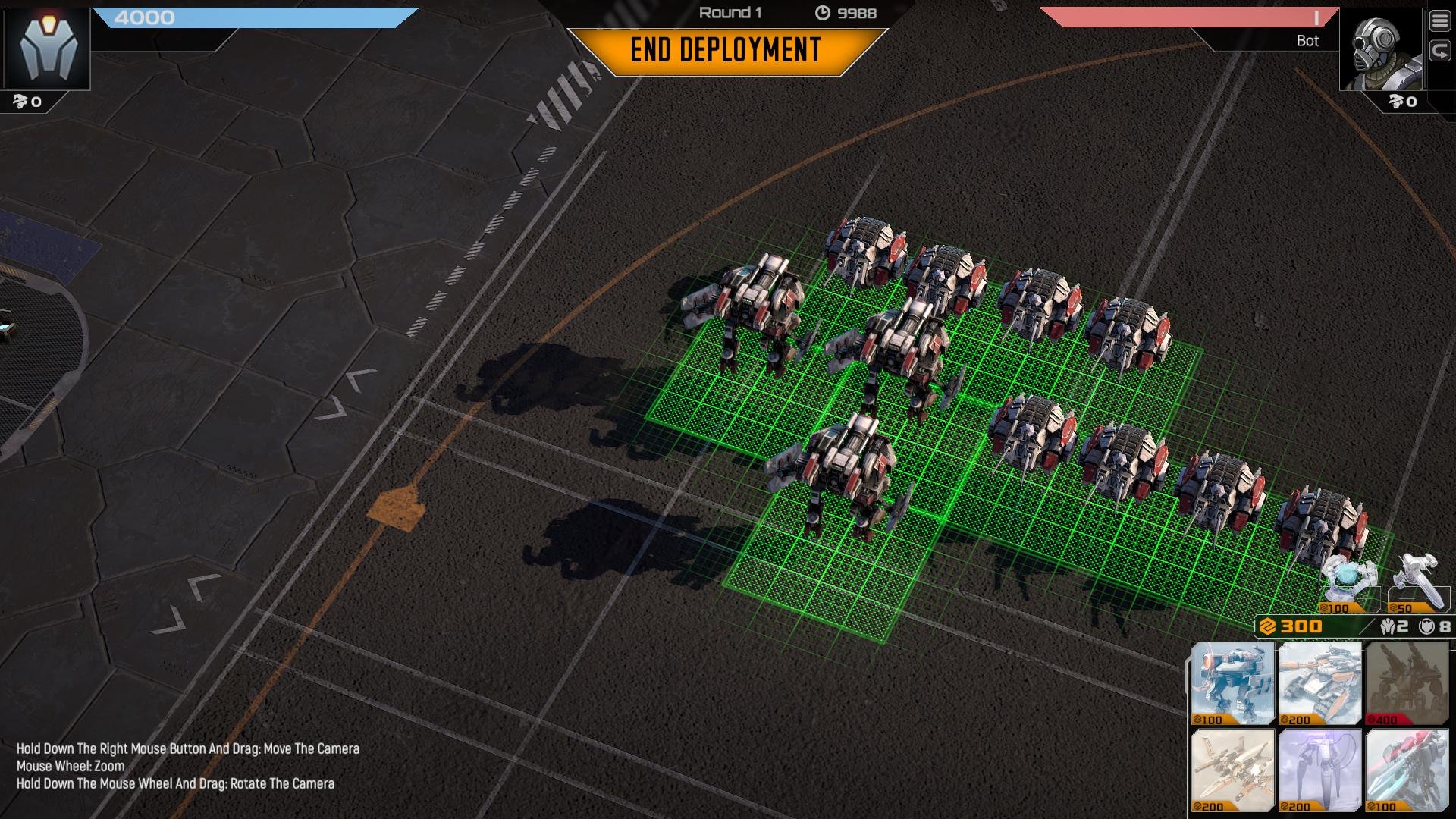Select the Bot opponent portrait
Image resolution: width=1456 pixels, height=819 pixels.
[x=1380, y=50]
